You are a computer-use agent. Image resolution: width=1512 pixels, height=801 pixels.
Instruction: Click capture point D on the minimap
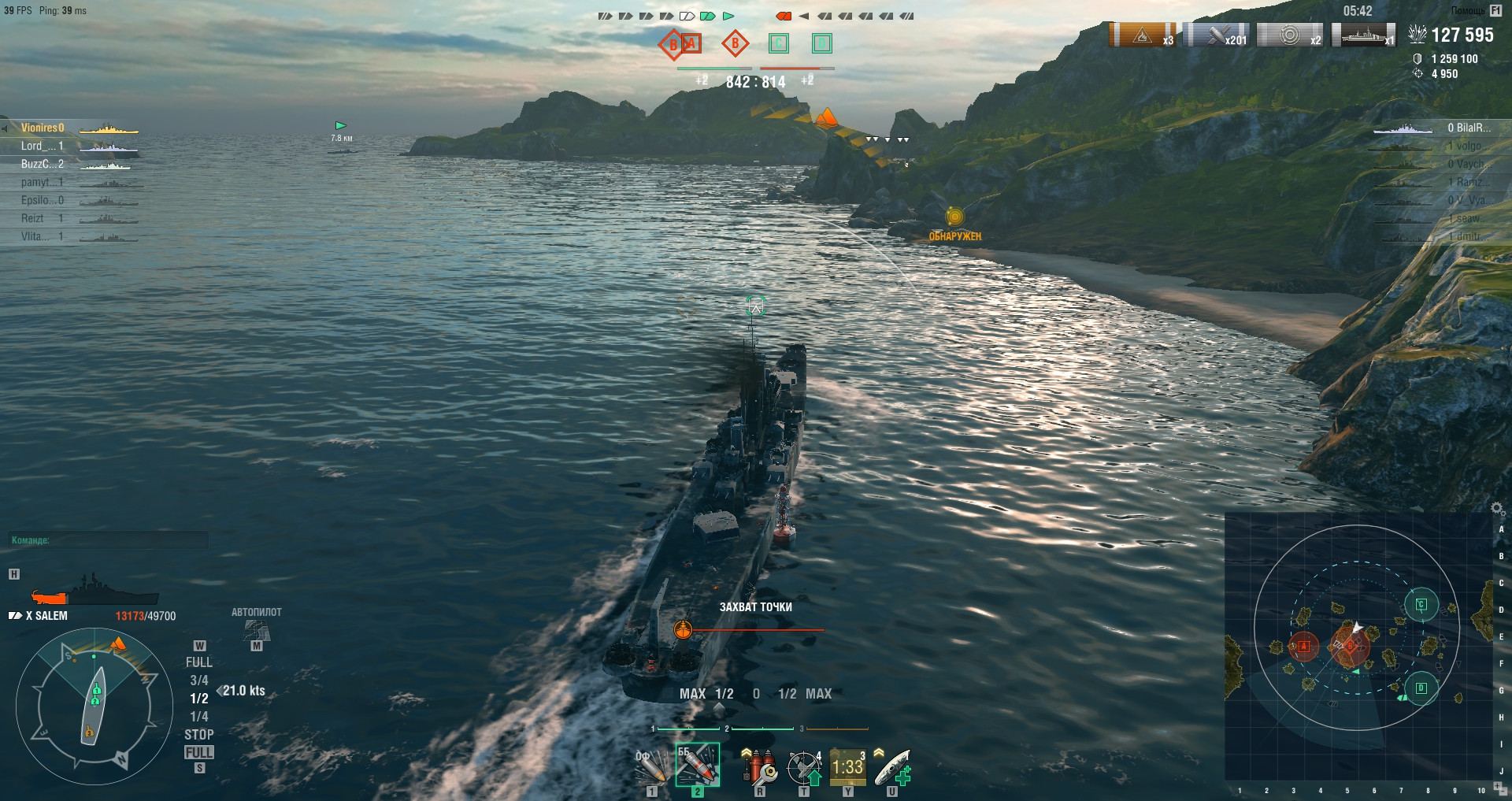point(1421,688)
